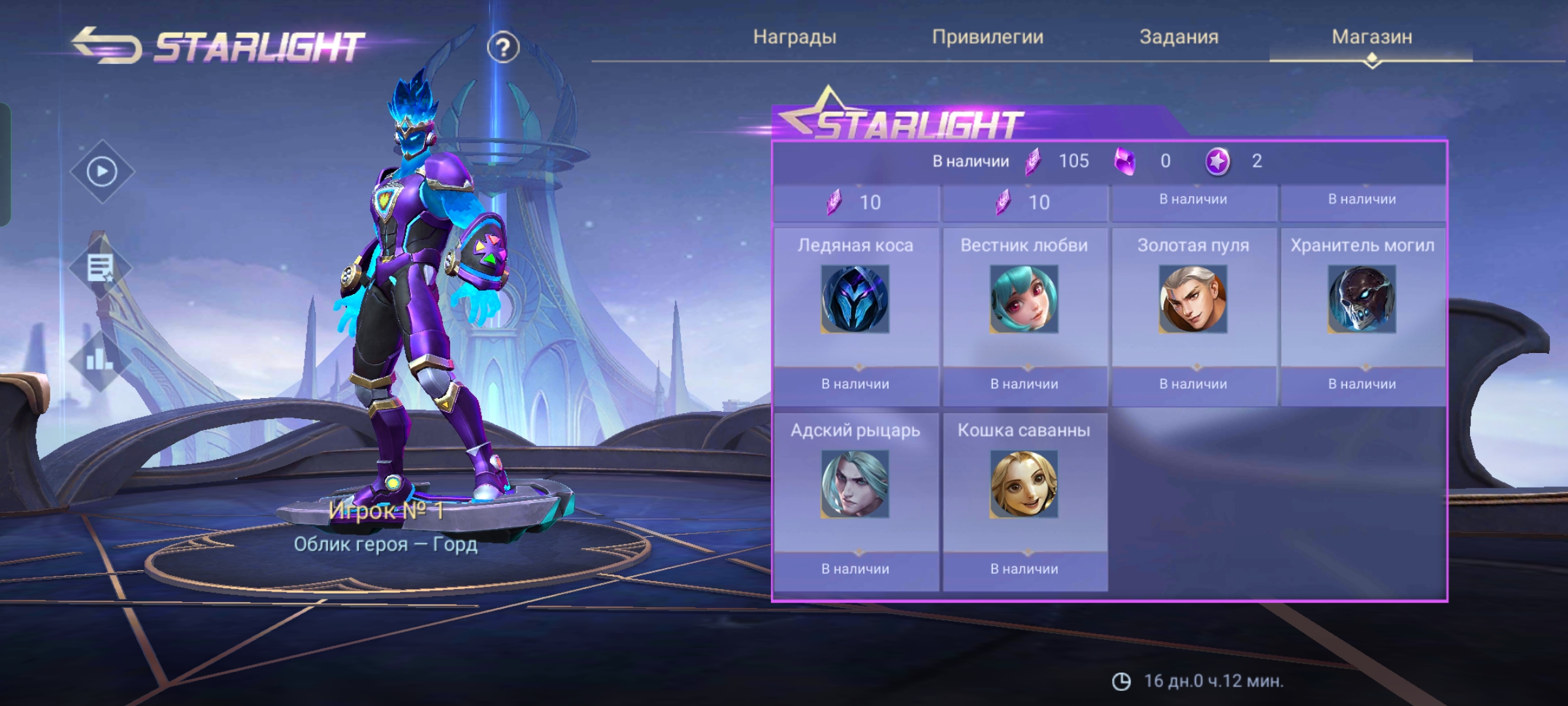Image resolution: width=1568 pixels, height=706 pixels.
Task: Play the skin preview video
Action: coord(102,172)
